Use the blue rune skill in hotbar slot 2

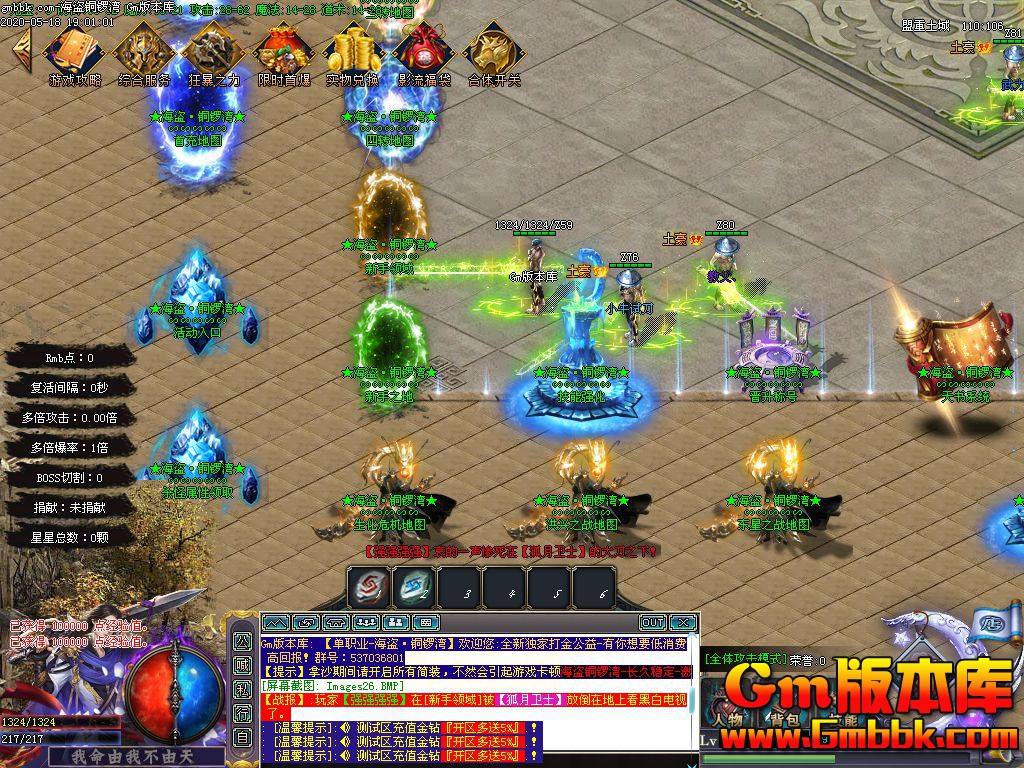click(413, 588)
